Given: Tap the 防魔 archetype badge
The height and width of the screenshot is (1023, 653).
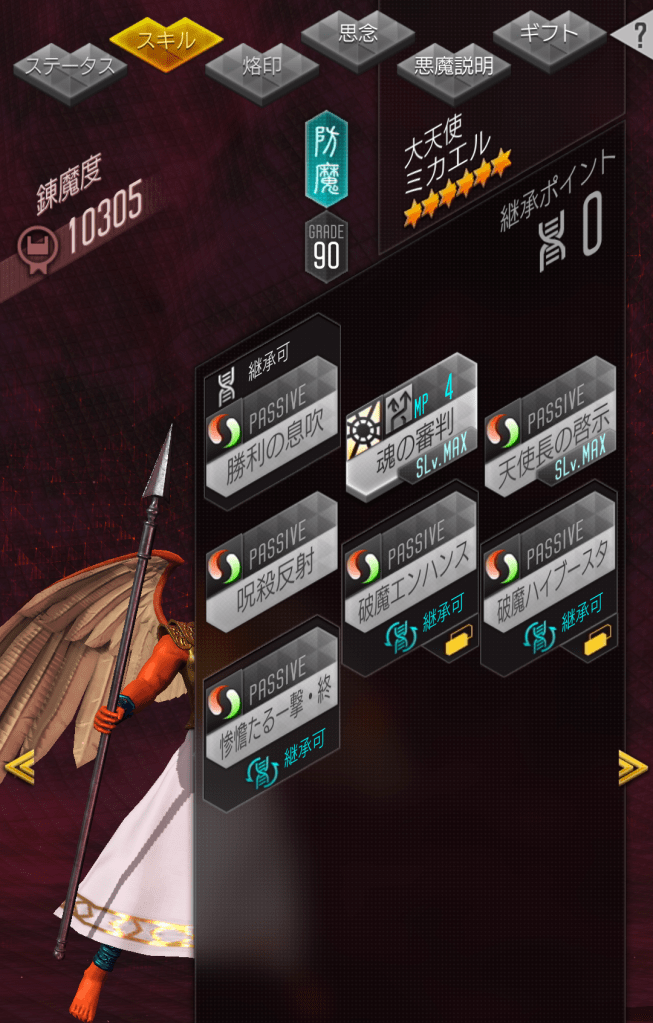Looking at the screenshot, I should point(326,160).
